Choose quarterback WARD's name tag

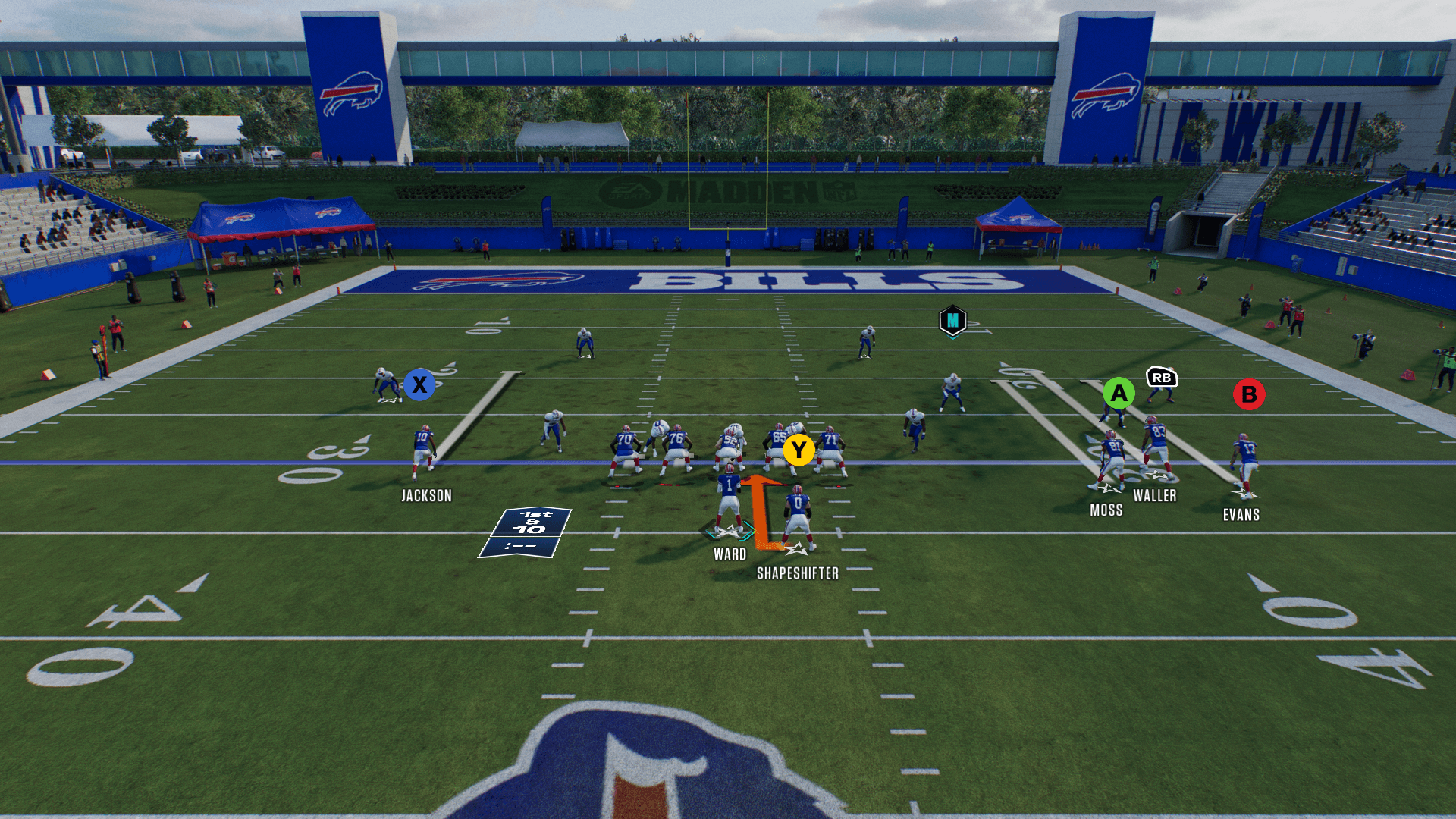730,554
